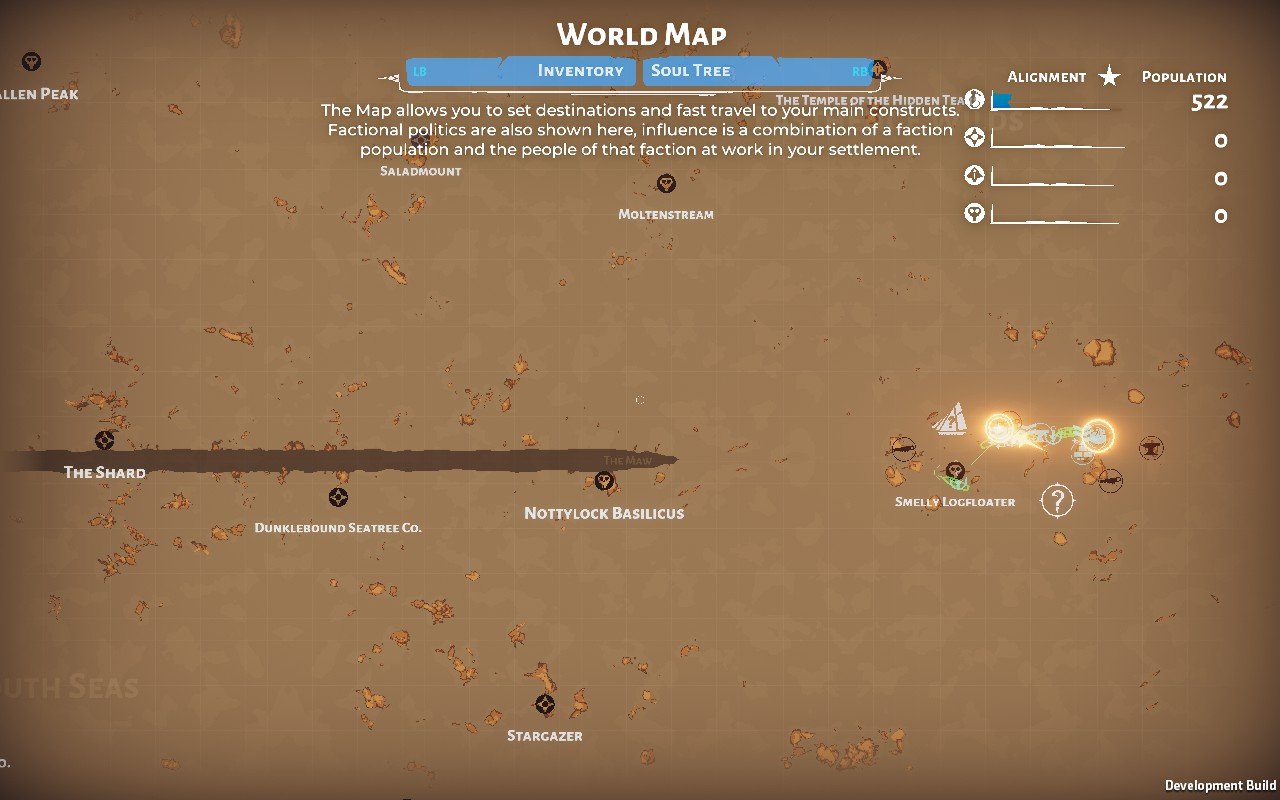Select the Fallen Peak marker icon
The width and height of the screenshot is (1280, 800).
coord(32,62)
